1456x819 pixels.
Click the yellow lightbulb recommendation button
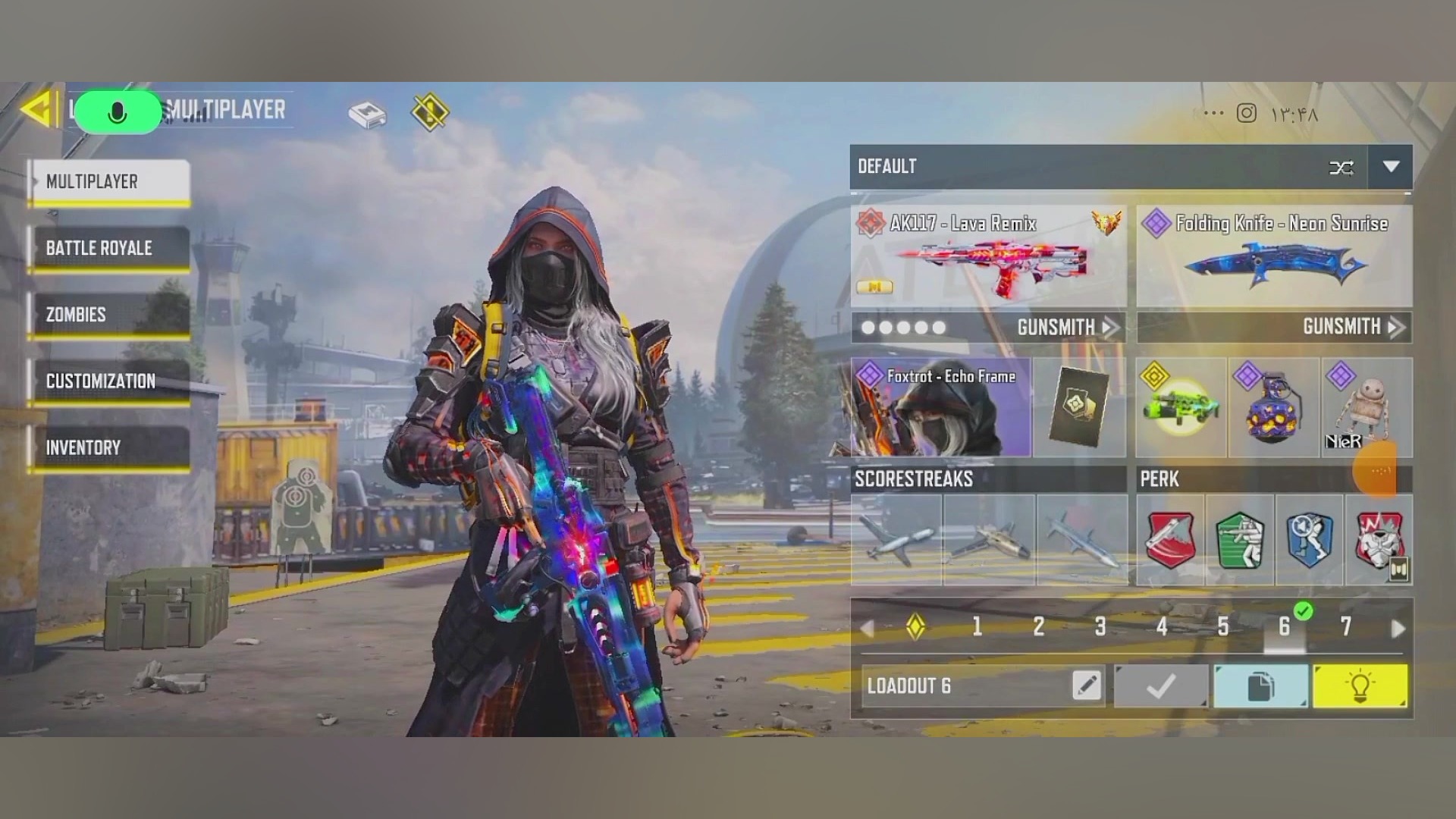[x=1360, y=686]
